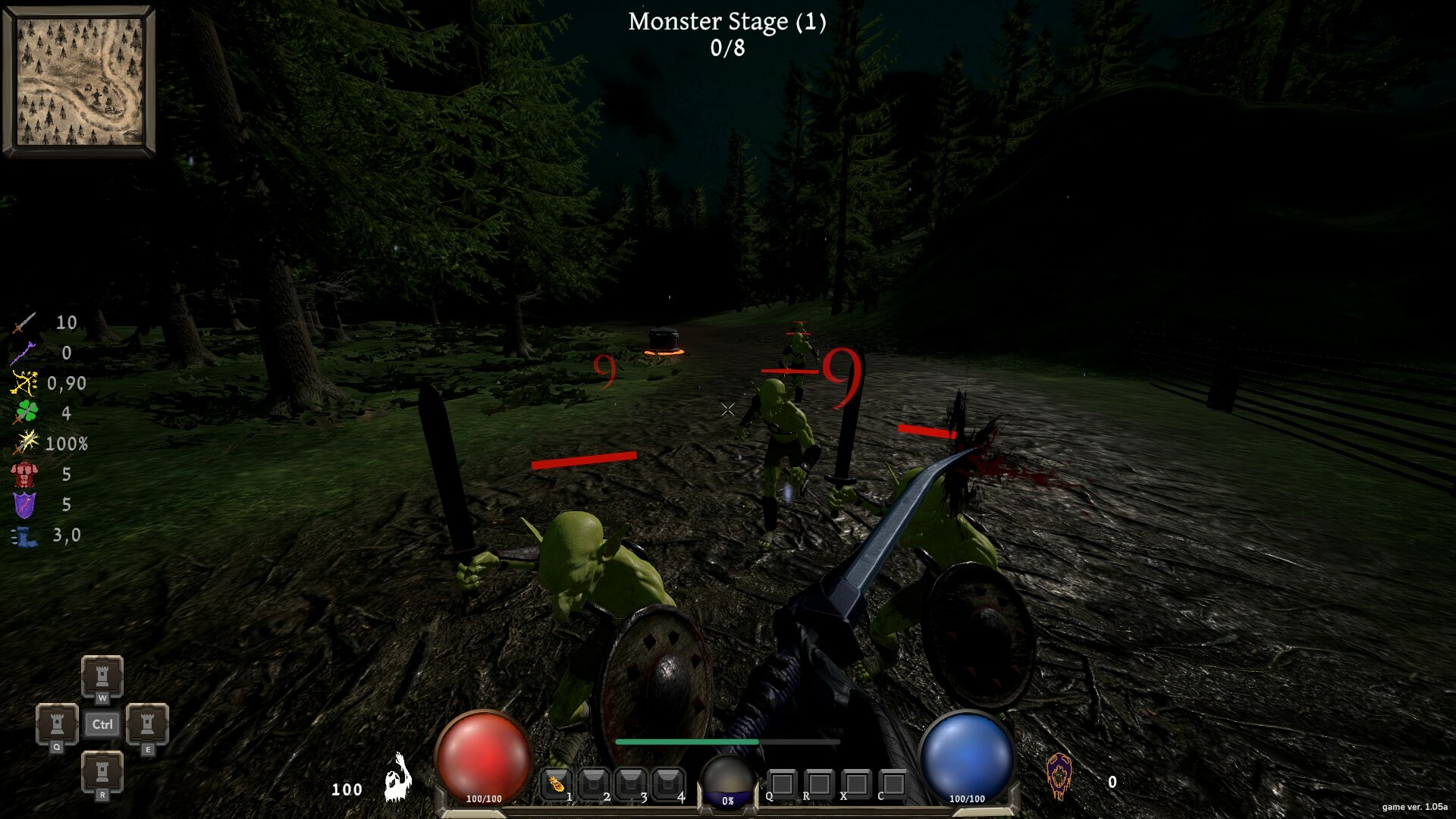Toggle the R tower building key
The image size is (1456, 819).
(102, 773)
